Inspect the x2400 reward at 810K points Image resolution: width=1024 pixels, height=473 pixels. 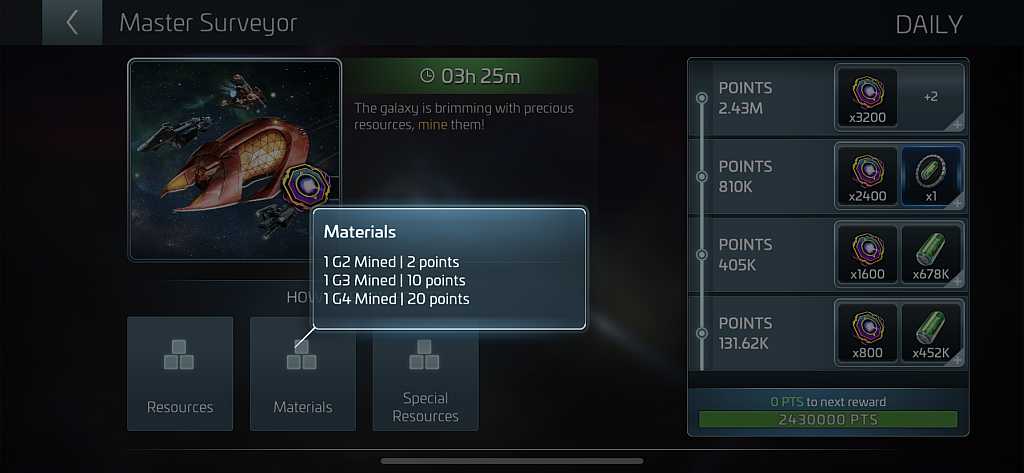[866, 176]
